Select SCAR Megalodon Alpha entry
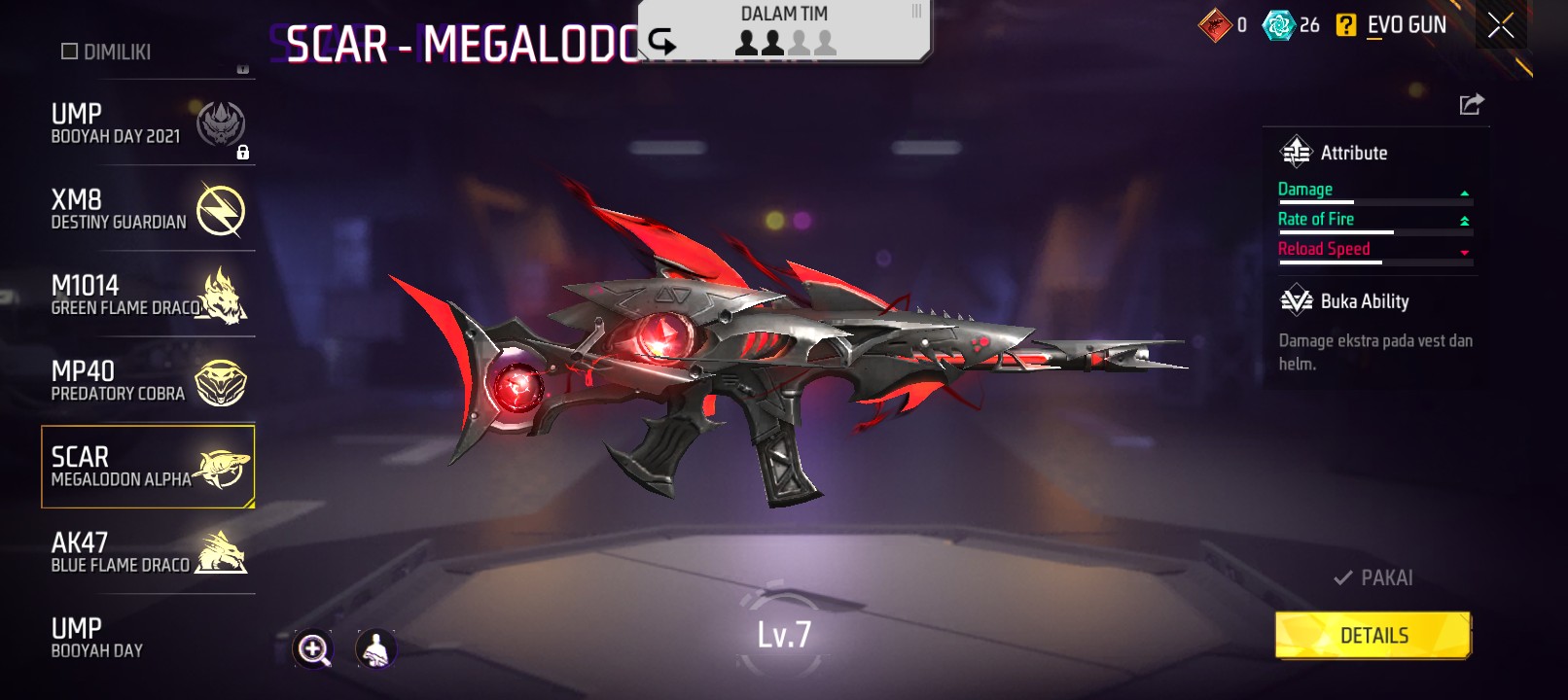Screen dimensions: 1568x700 pyautogui.click(x=147, y=467)
